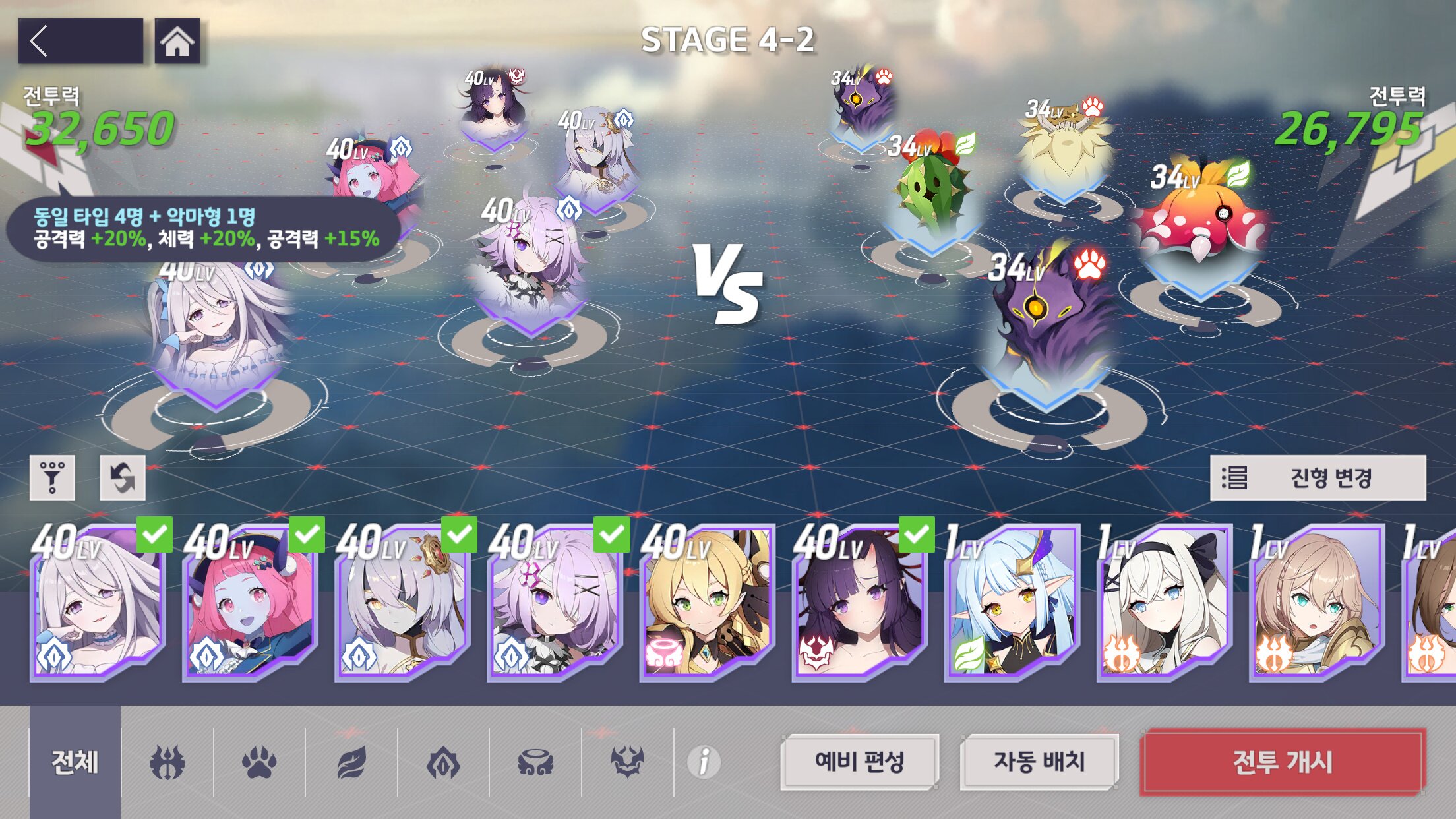
Task: Select the placed purple-haired eyepatch unit
Action: (531, 264)
